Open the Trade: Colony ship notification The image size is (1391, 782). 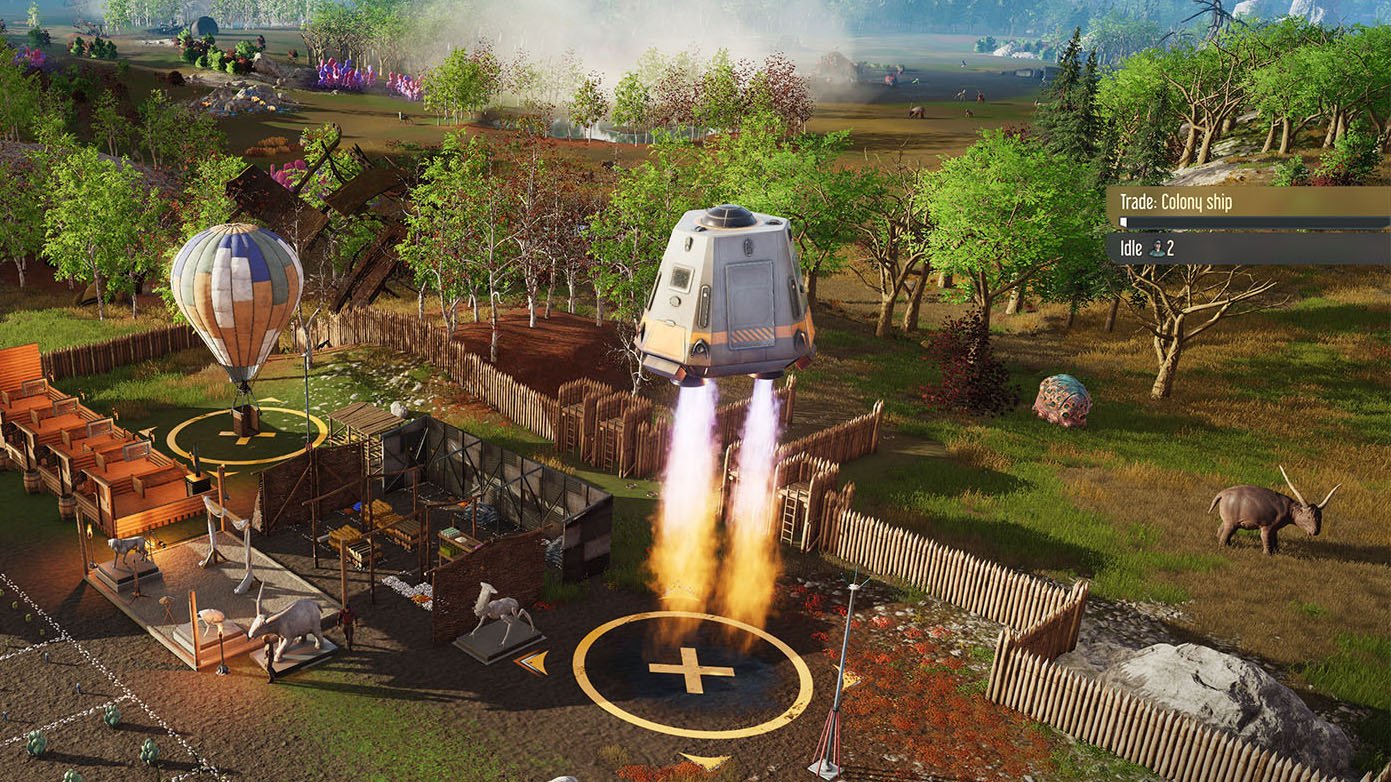[1246, 204]
